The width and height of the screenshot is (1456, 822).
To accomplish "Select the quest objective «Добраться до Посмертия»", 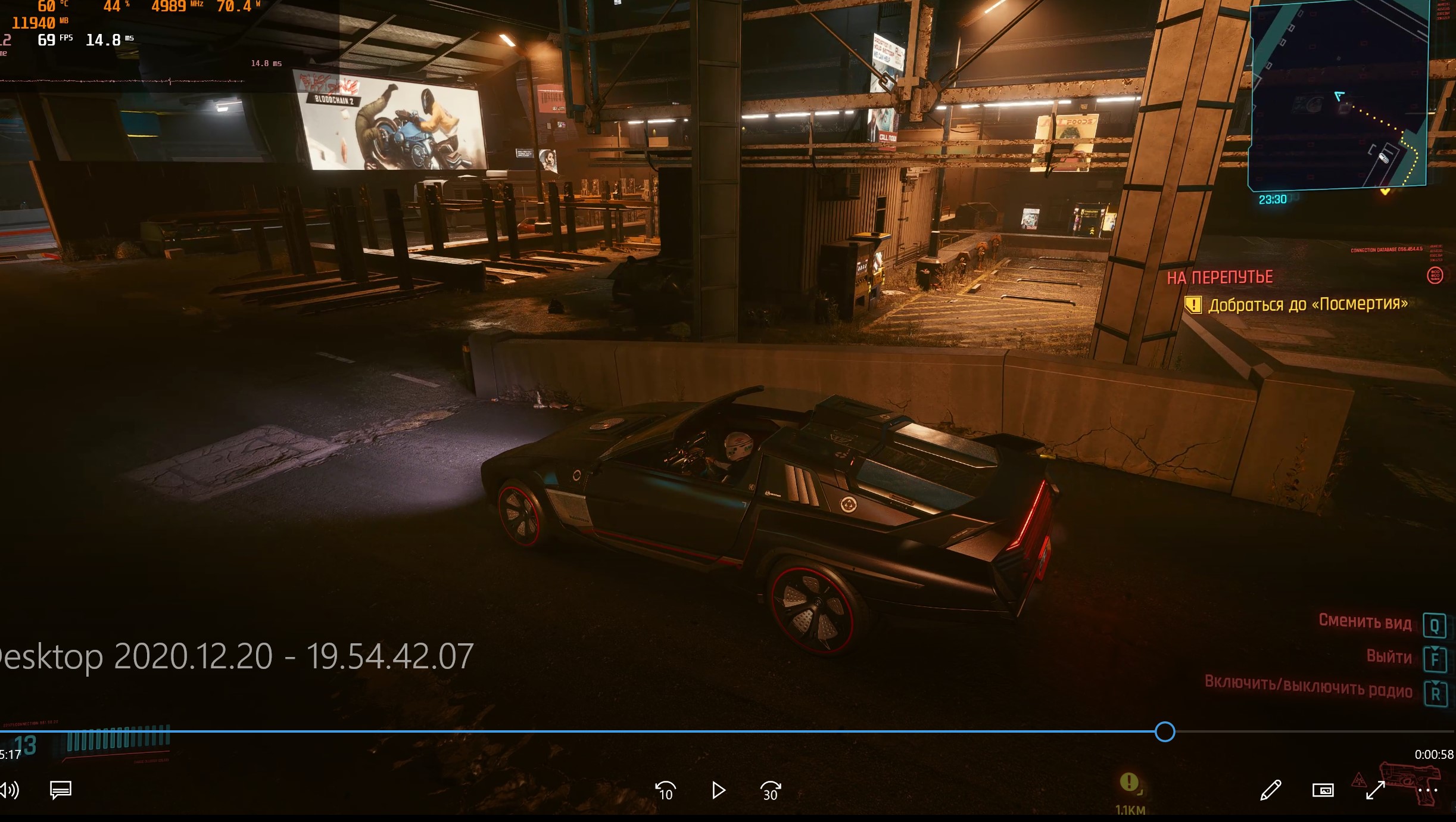I will point(1307,305).
